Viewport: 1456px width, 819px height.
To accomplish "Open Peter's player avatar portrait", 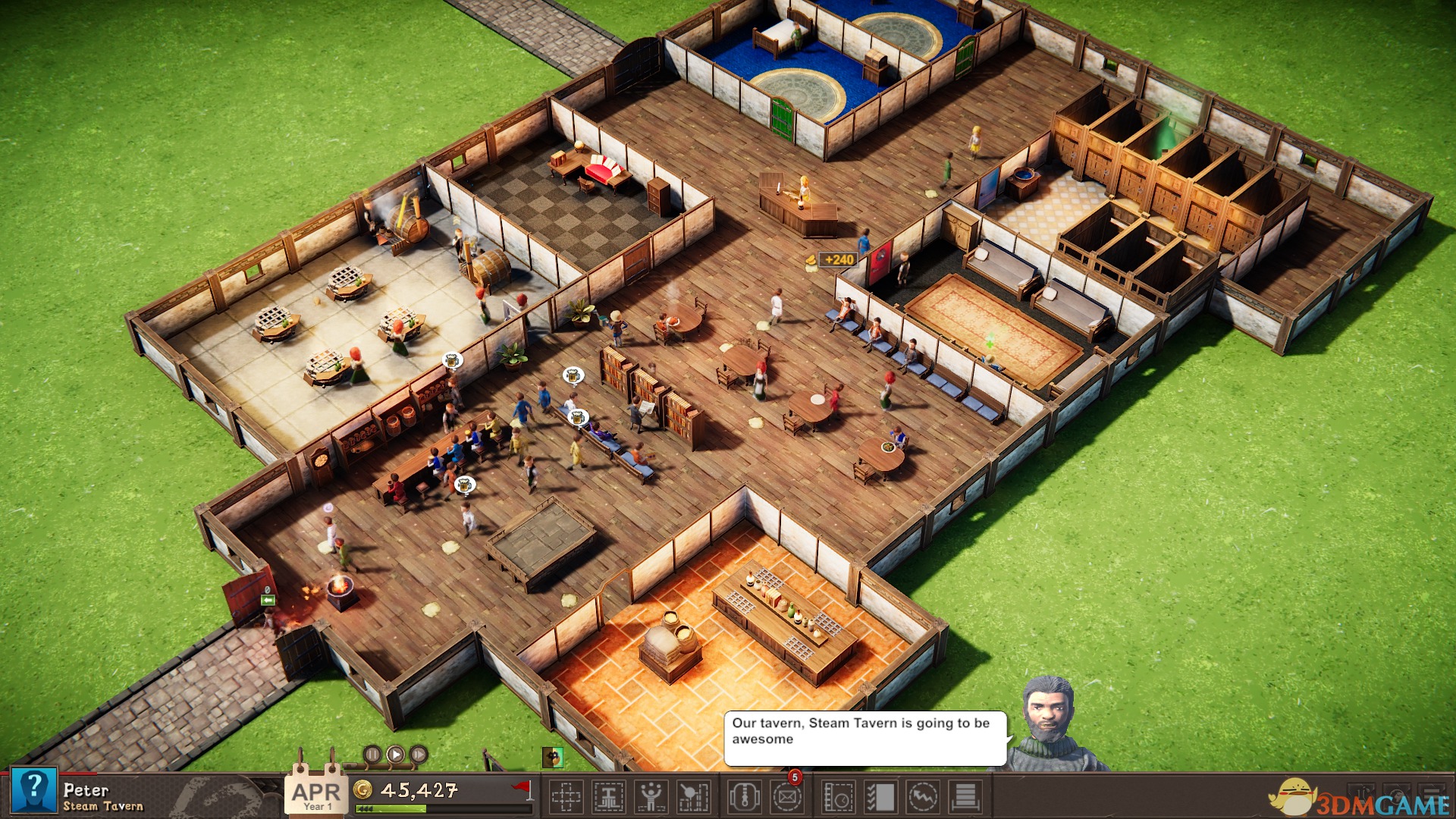I will coord(34,791).
